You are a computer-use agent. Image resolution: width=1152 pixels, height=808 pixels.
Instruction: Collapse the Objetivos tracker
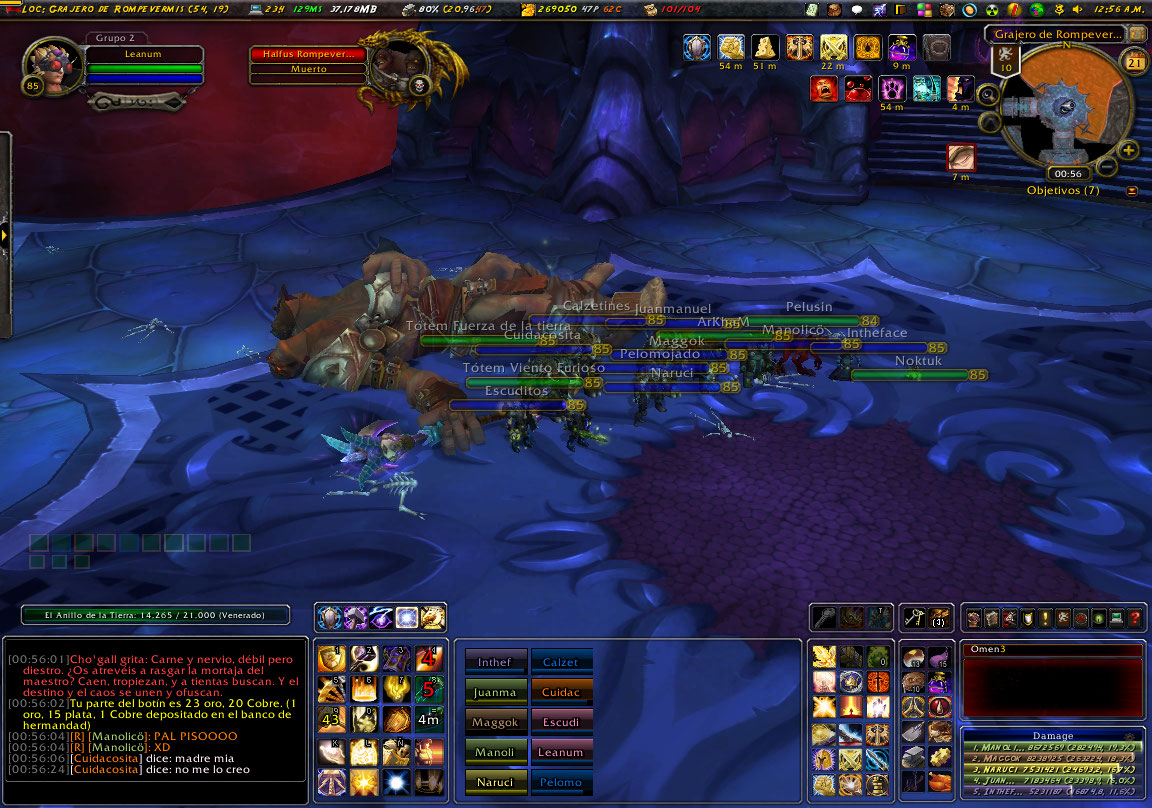(x=1132, y=190)
